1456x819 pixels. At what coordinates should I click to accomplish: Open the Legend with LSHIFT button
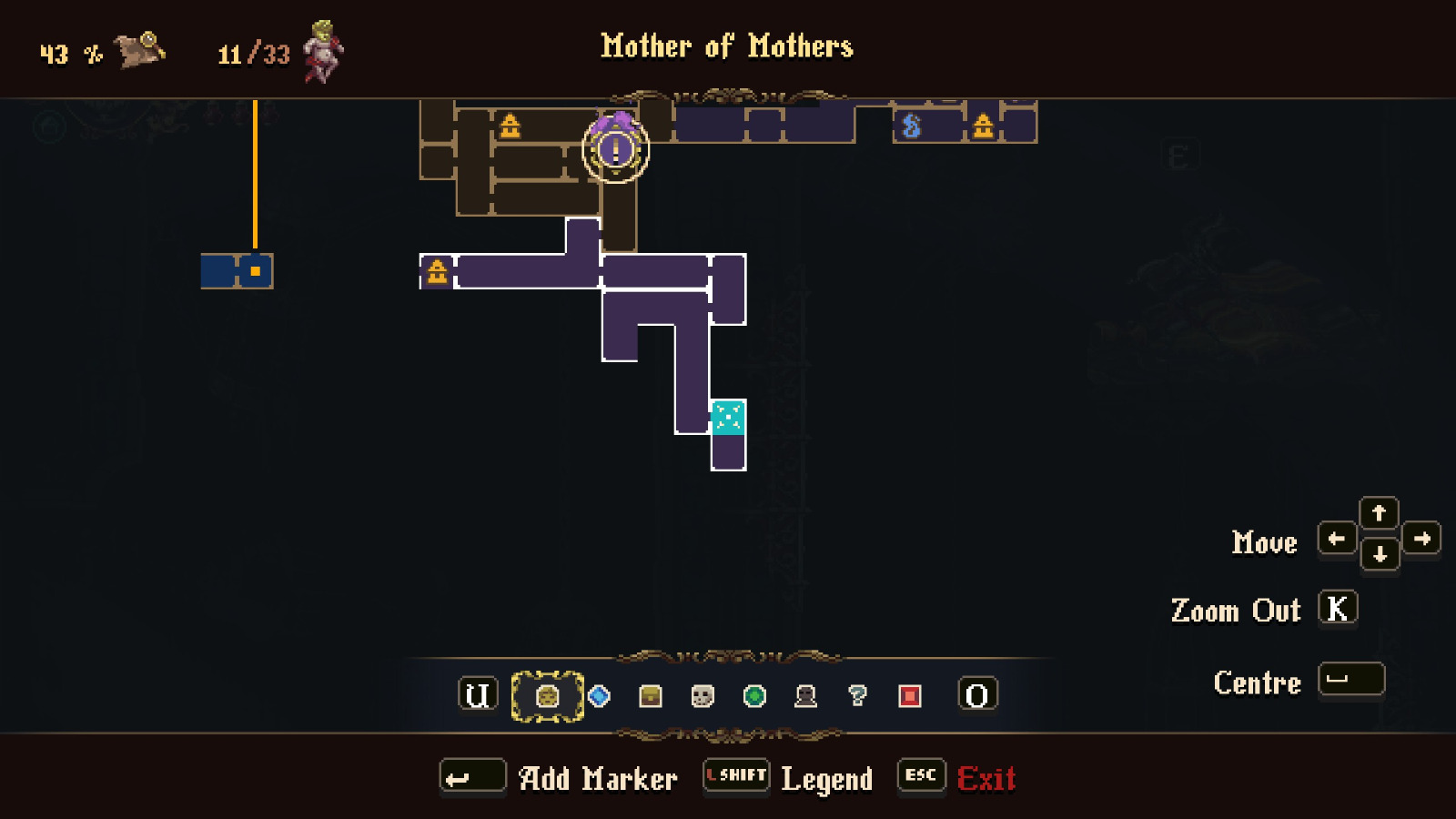pyautogui.click(x=735, y=777)
